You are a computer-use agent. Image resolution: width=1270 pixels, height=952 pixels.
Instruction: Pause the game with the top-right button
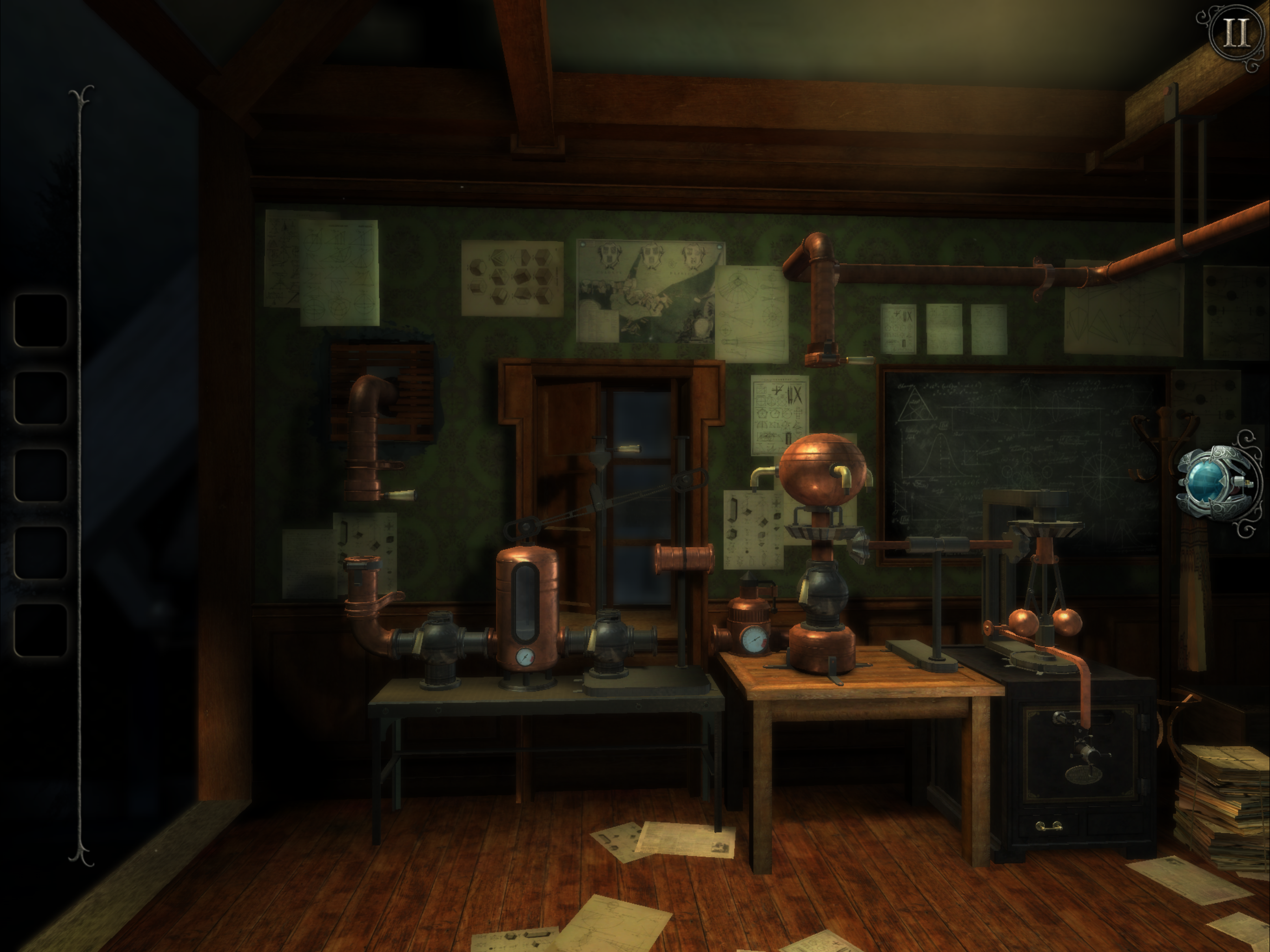tap(1234, 34)
